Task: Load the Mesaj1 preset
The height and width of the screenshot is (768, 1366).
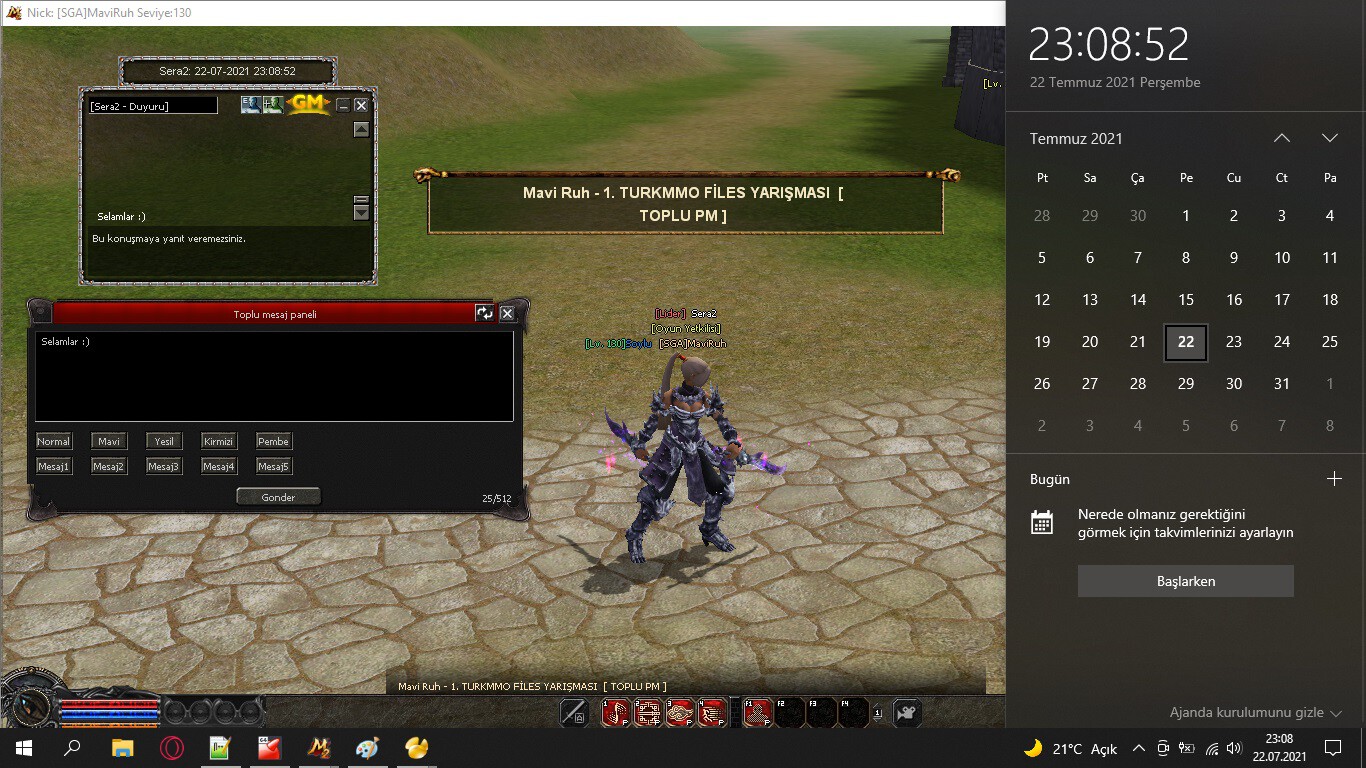Action: click(54, 466)
